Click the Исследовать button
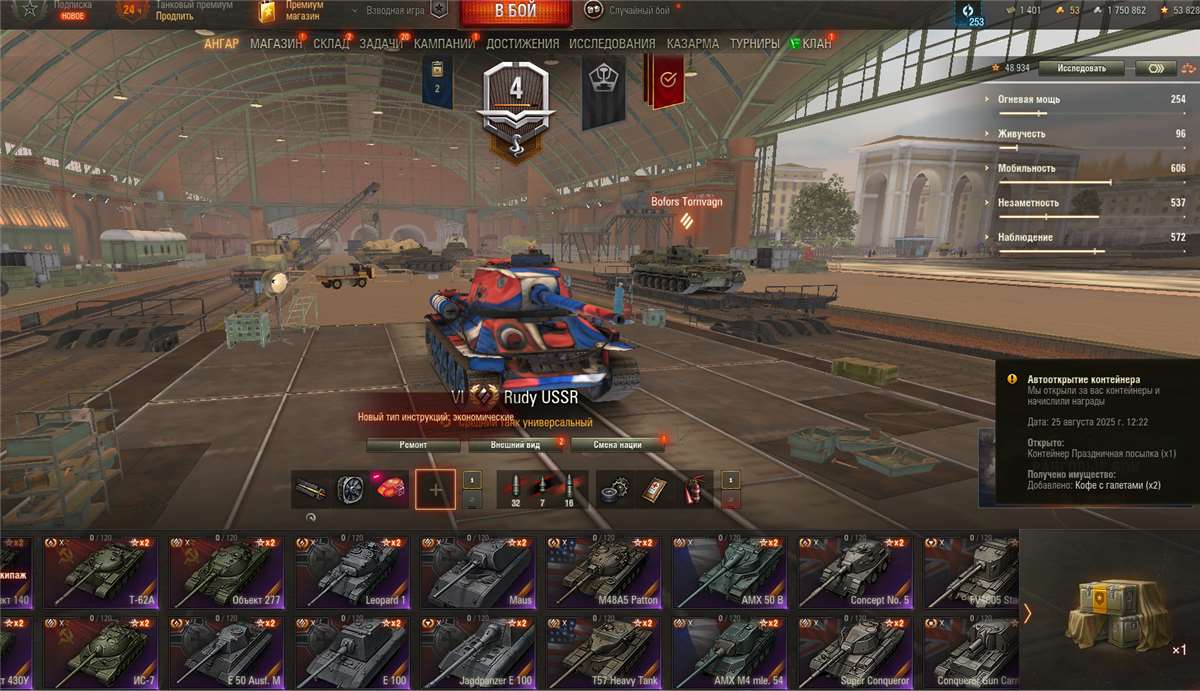Image resolution: width=1200 pixels, height=691 pixels. click(x=1081, y=68)
